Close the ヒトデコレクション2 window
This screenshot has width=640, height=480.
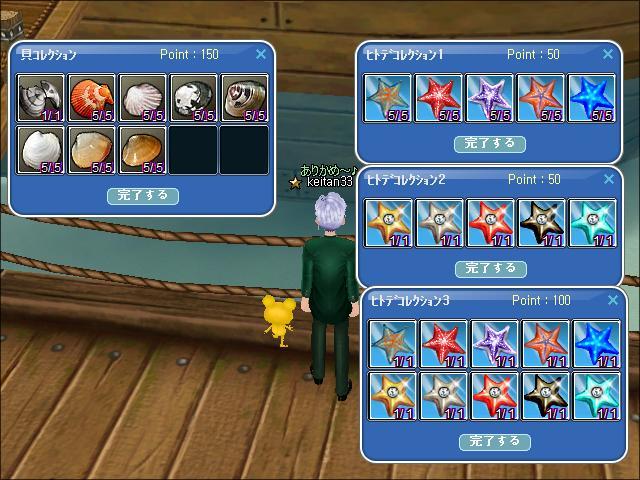(608, 180)
